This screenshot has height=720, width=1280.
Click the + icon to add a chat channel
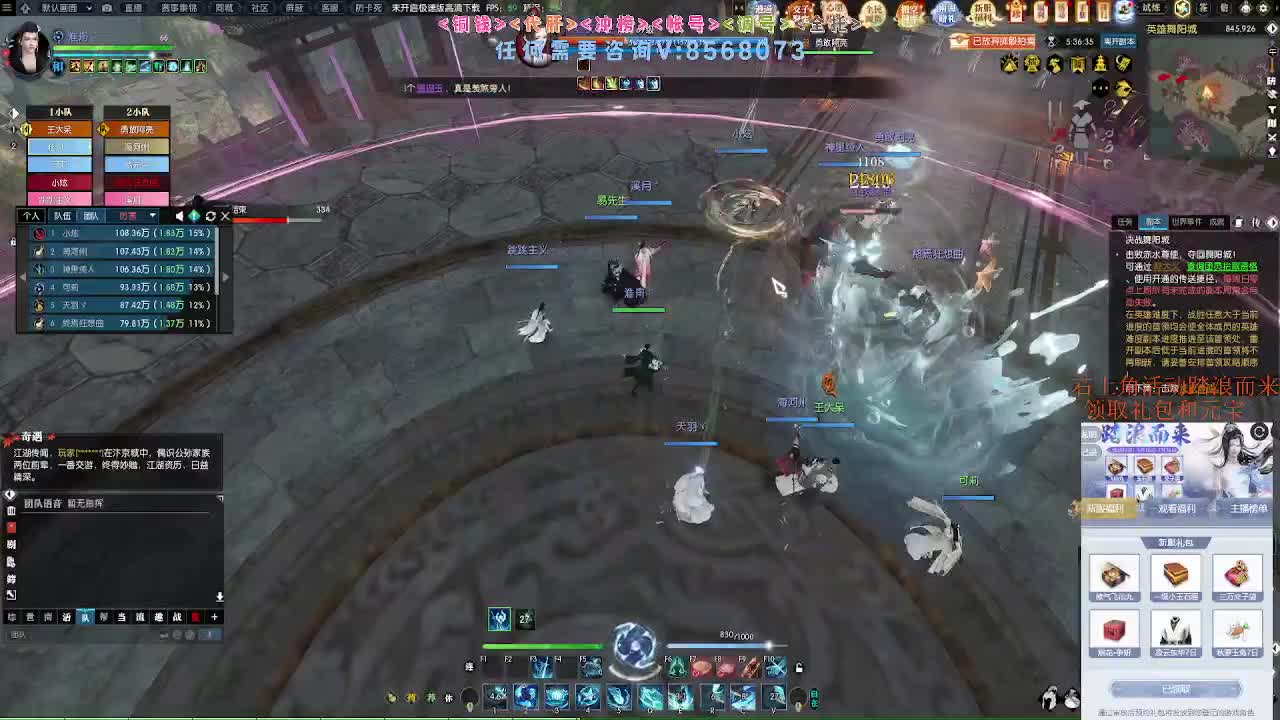(214, 617)
